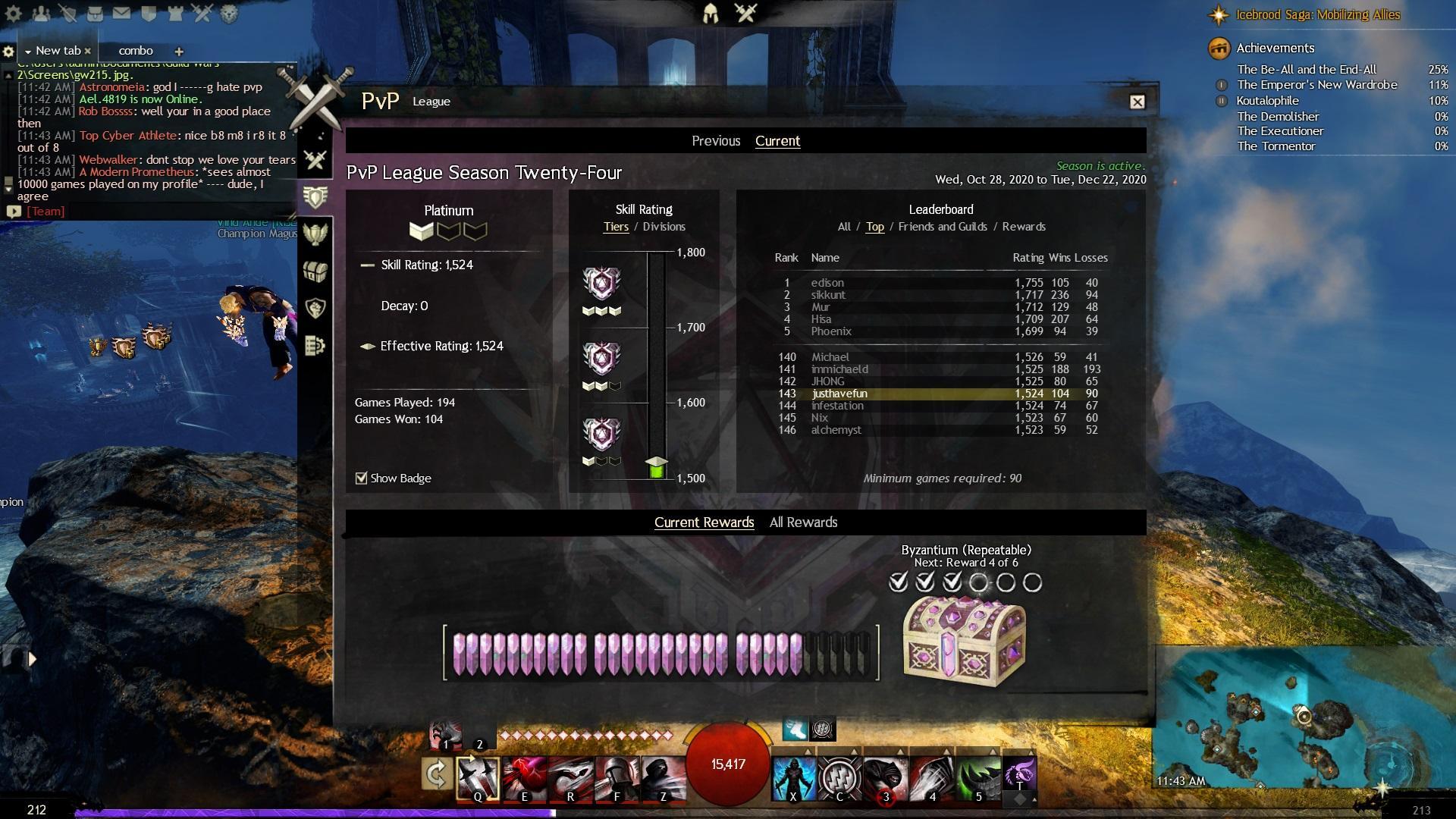The height and width of the screenshot is (819, 1456).
Task: Uncheck the Show Badge checkbox
Action: pyautogui.click(x=360, y=478)
